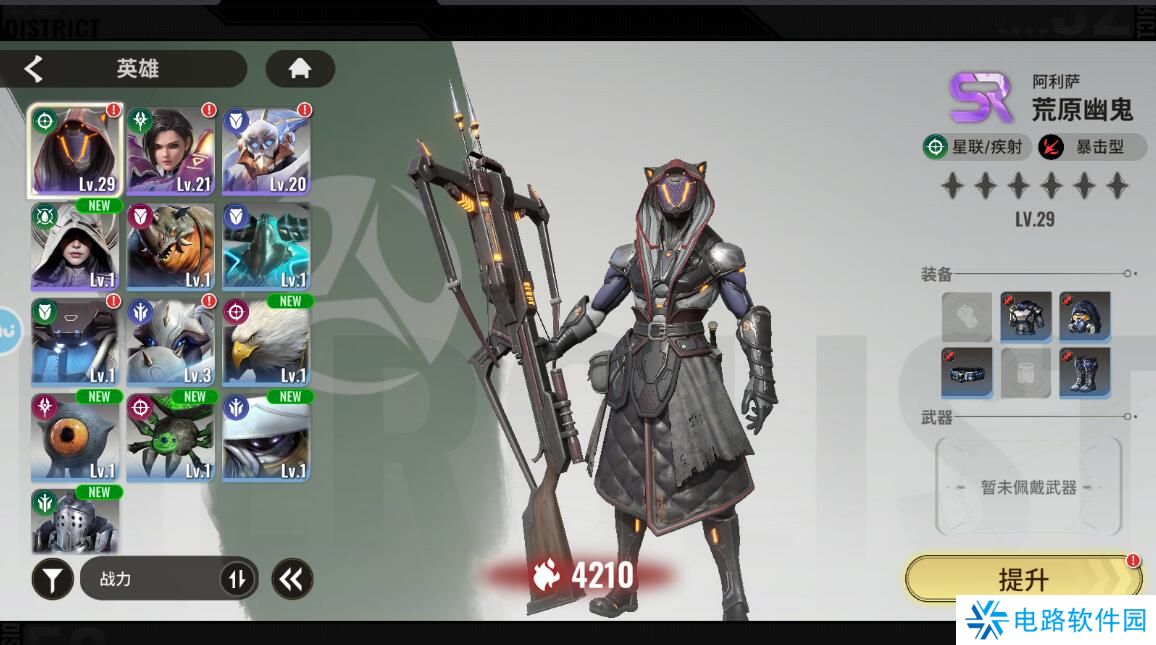The height and width of the screenshot is (645, 1156).
Task: Toggle the 战力 sort order
Action: coord(237,579)
